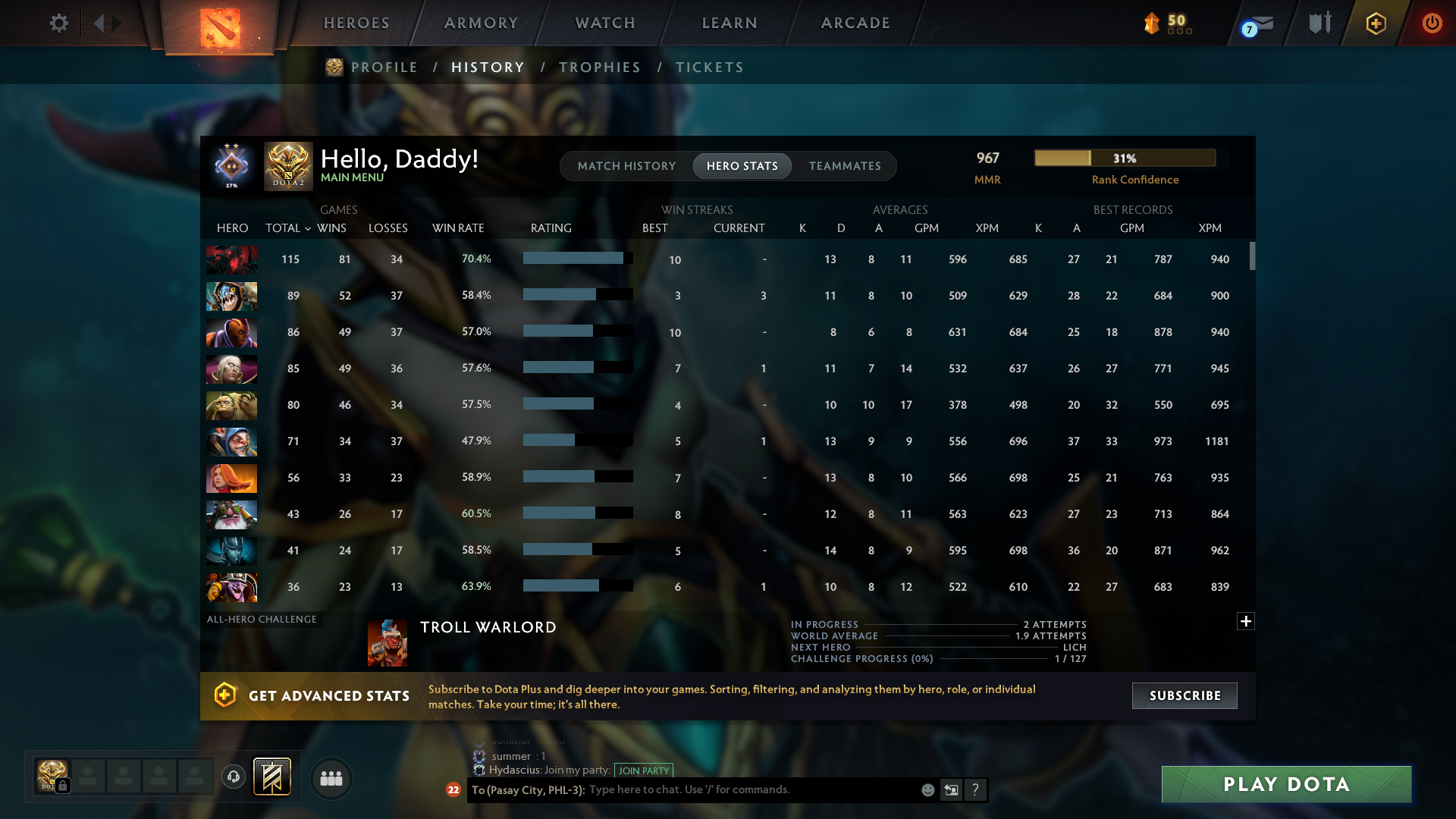Viewport: 1456px width, 819px height.
Task: Click the chat input field
Action: [758, 789]
